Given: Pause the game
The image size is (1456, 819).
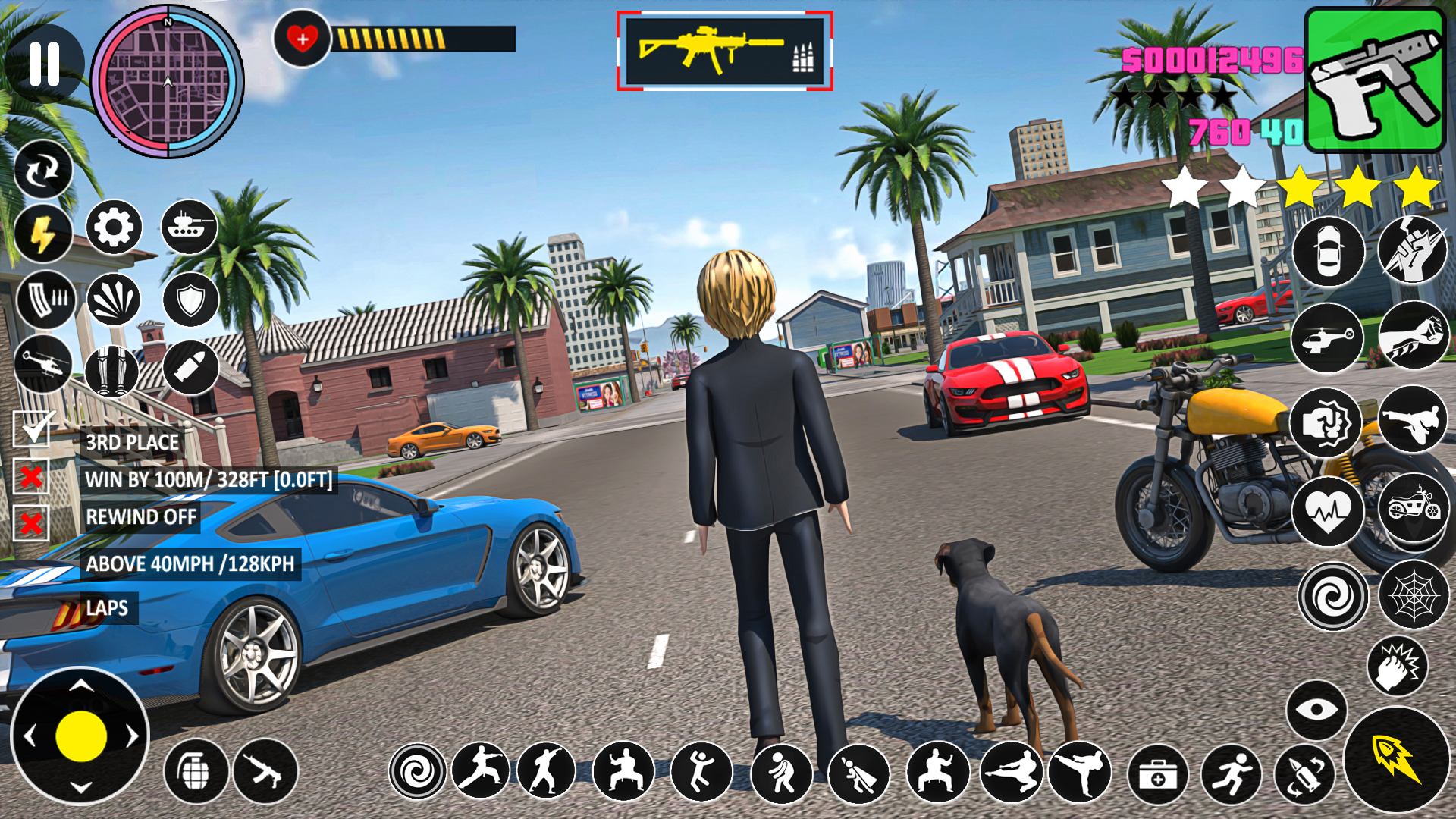Looking at the screenshot, I should 44,64.
